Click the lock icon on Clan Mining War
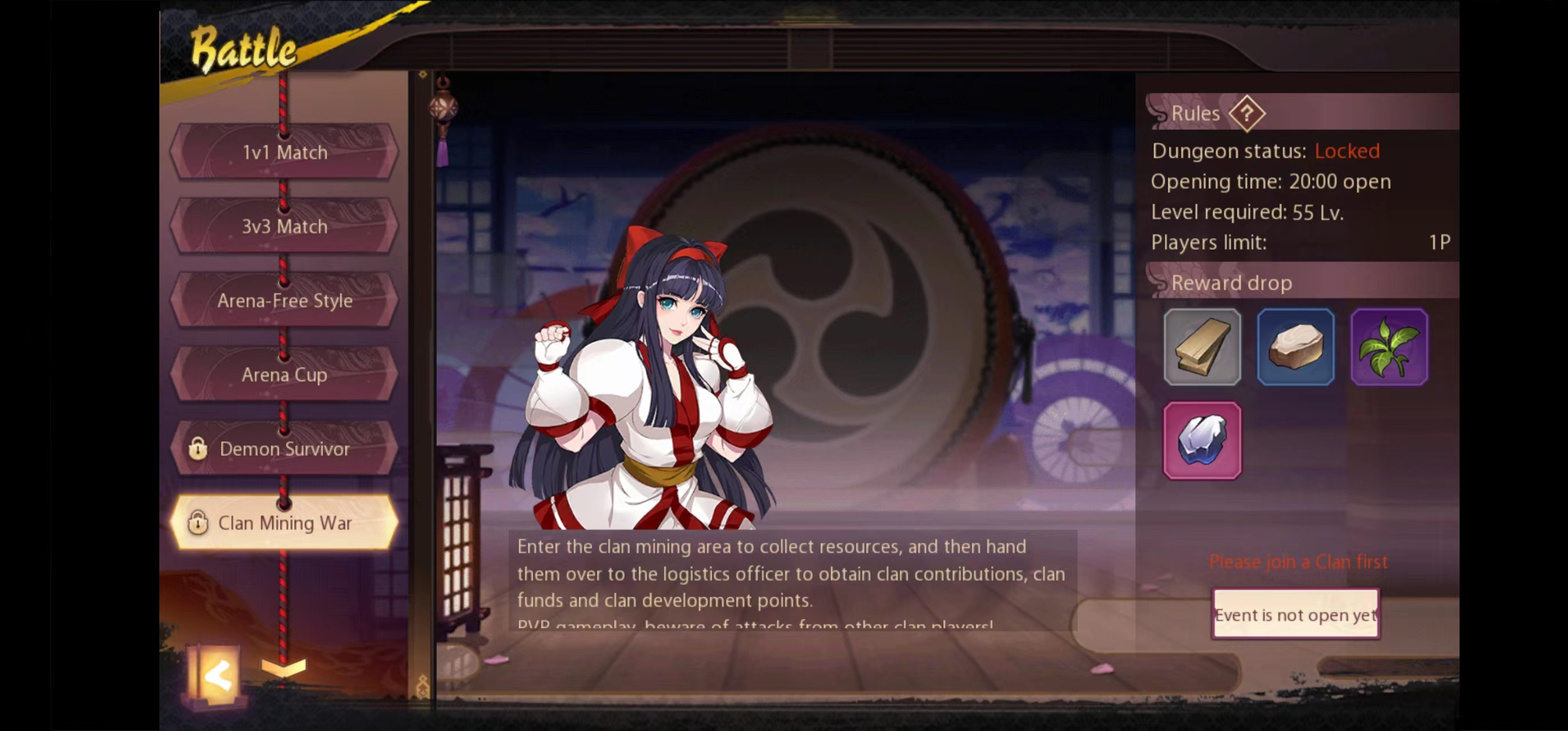1568x731 pixels. pos(197,523)
